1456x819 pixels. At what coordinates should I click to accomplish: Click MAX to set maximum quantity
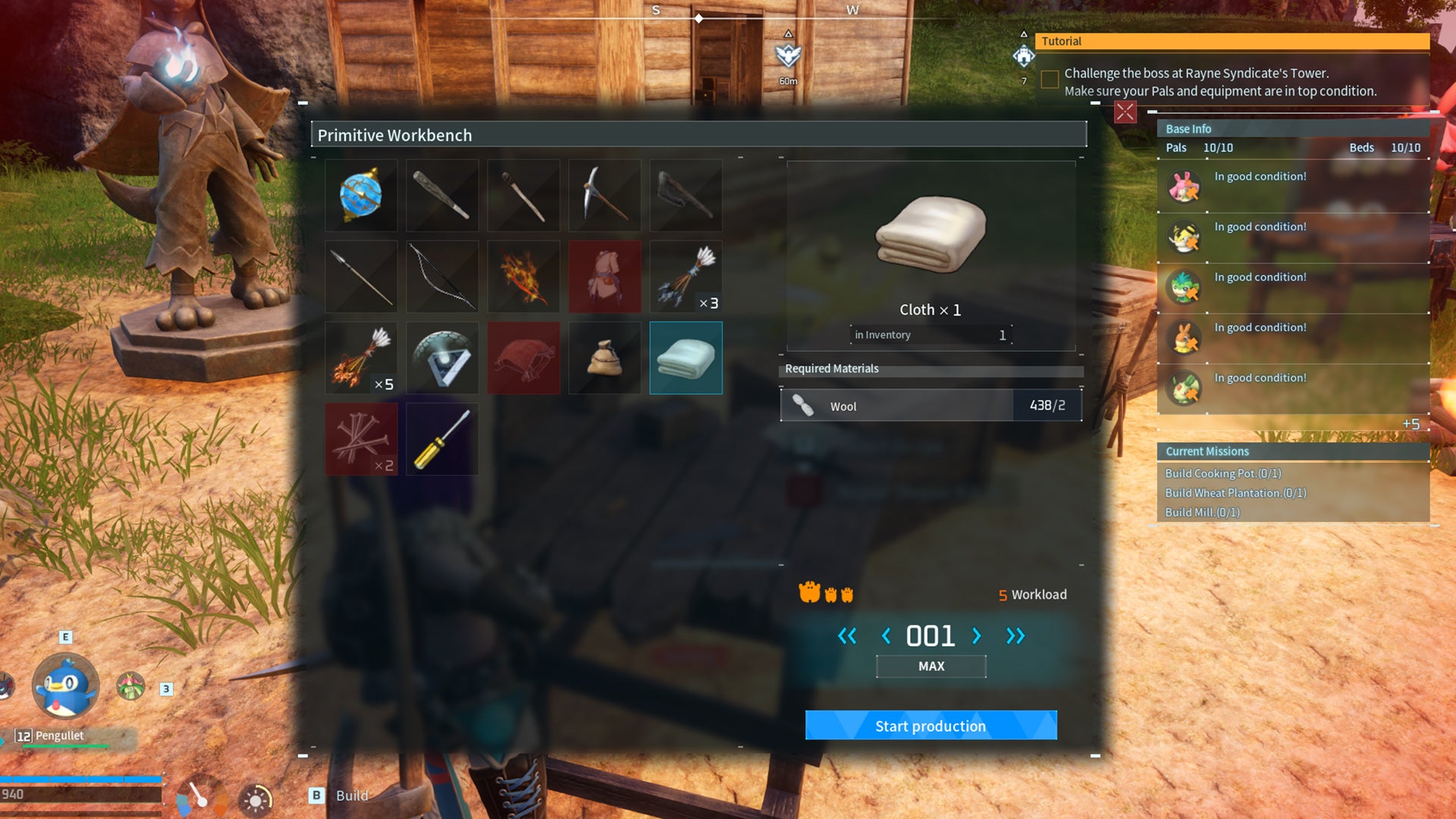pos(930,666)
